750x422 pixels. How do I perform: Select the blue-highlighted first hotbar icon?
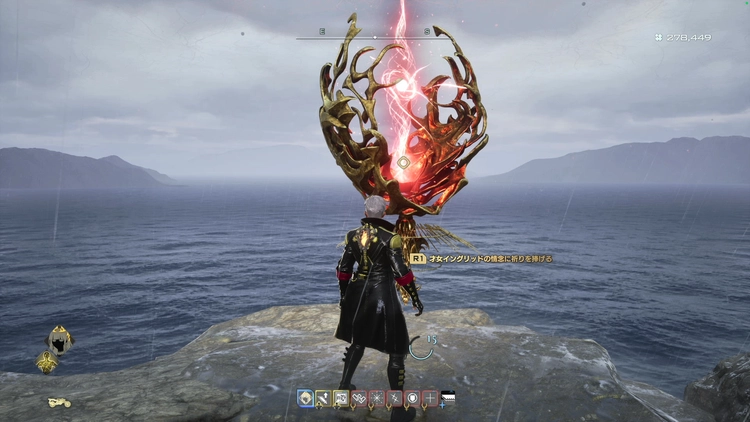tap(305, 398)
